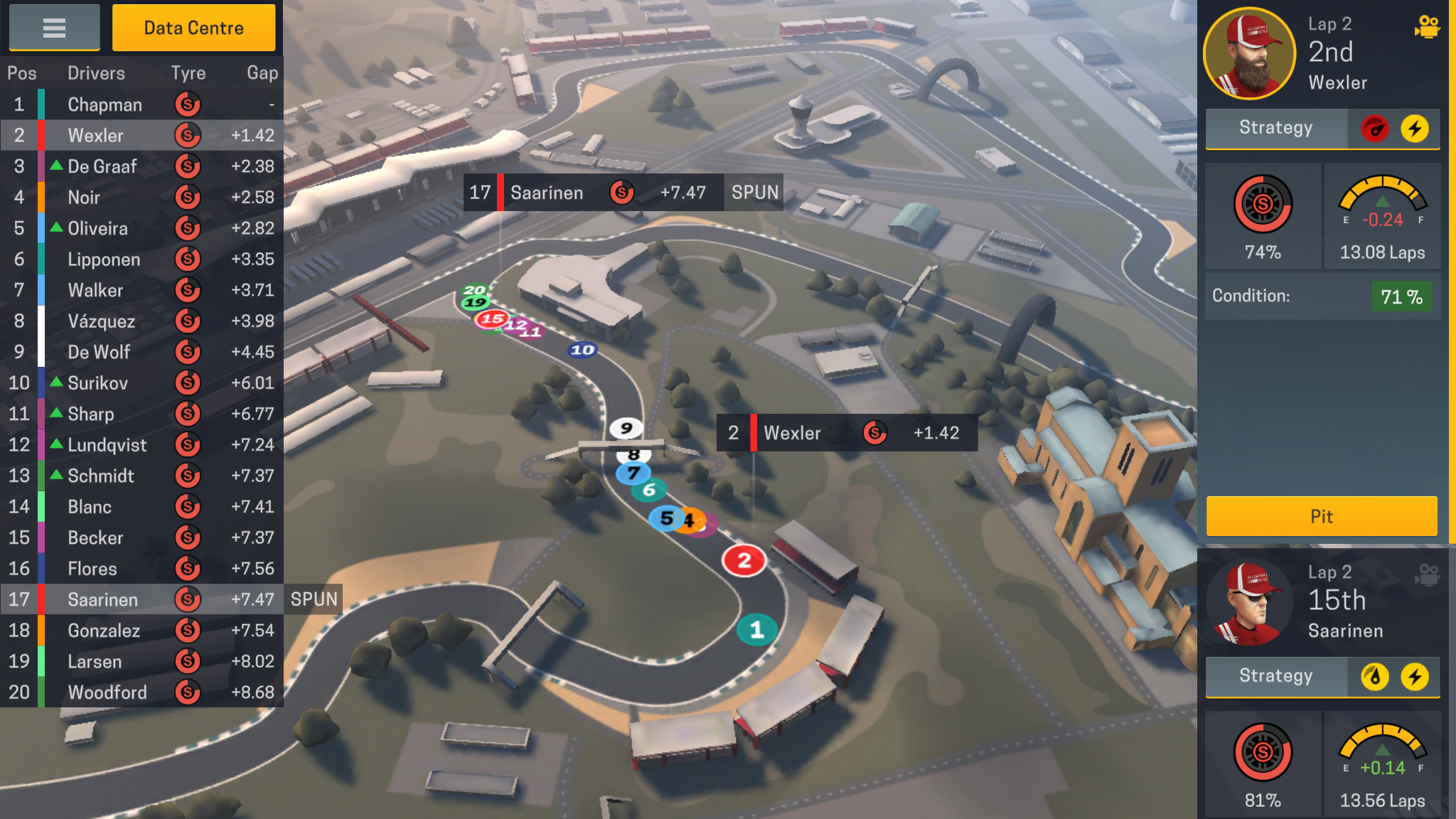The width and height of the screenshot is (1456, 819).
Task: Select De Graaf's standings row
Action: point(142,166)
